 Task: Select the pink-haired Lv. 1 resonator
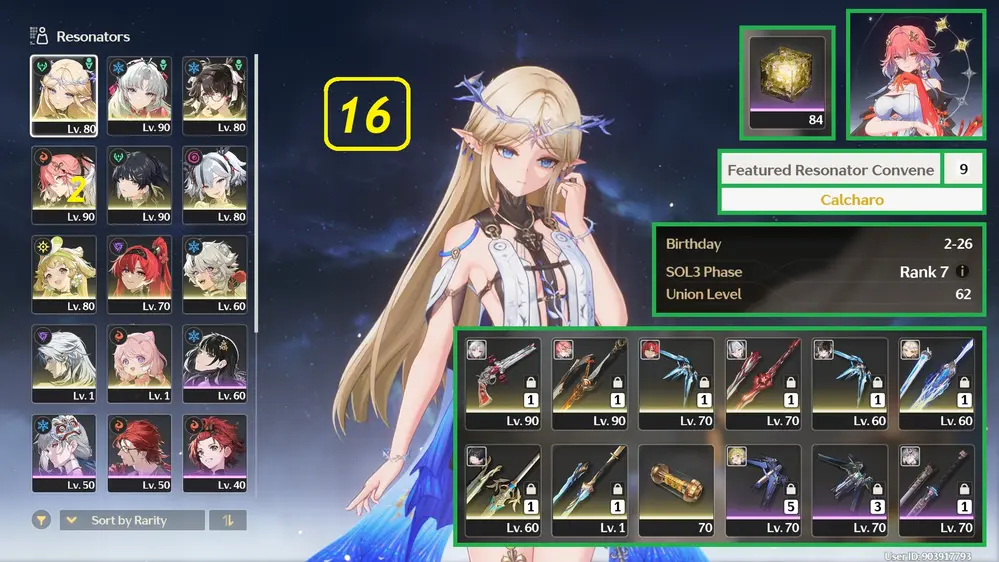tap(140, 364)
